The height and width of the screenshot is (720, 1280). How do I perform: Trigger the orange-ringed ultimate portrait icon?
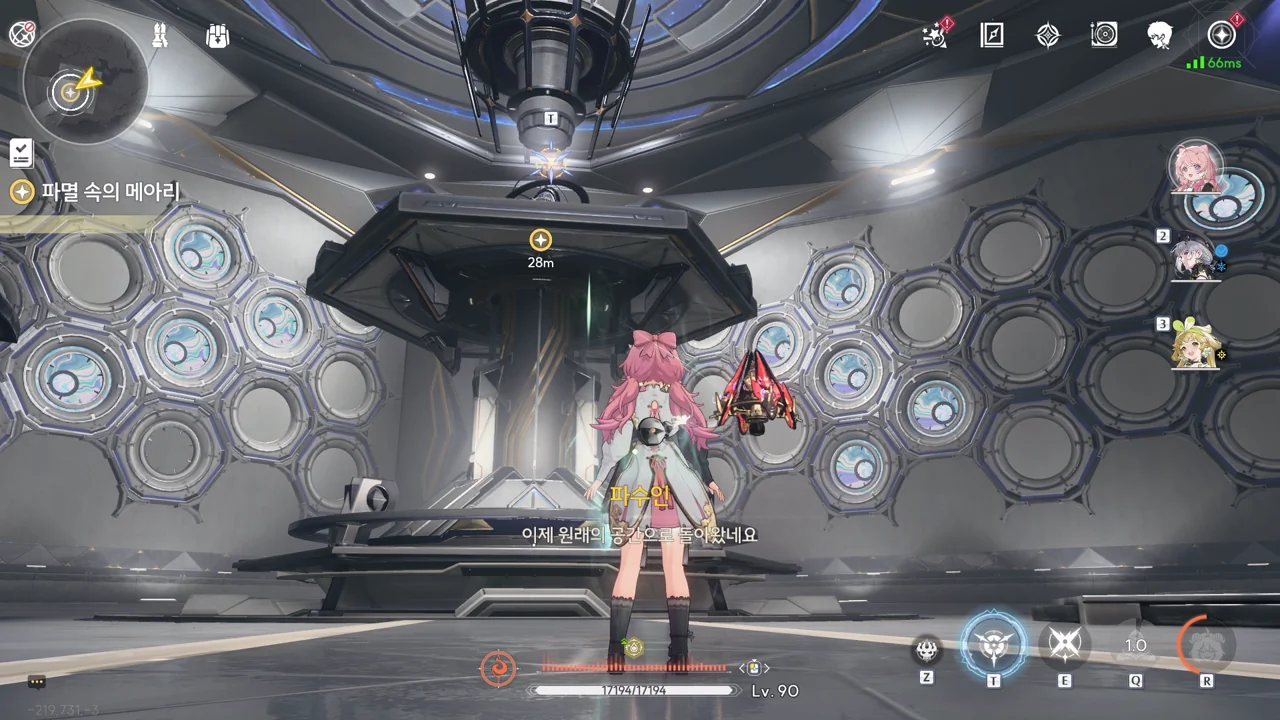pos(1206,645)
